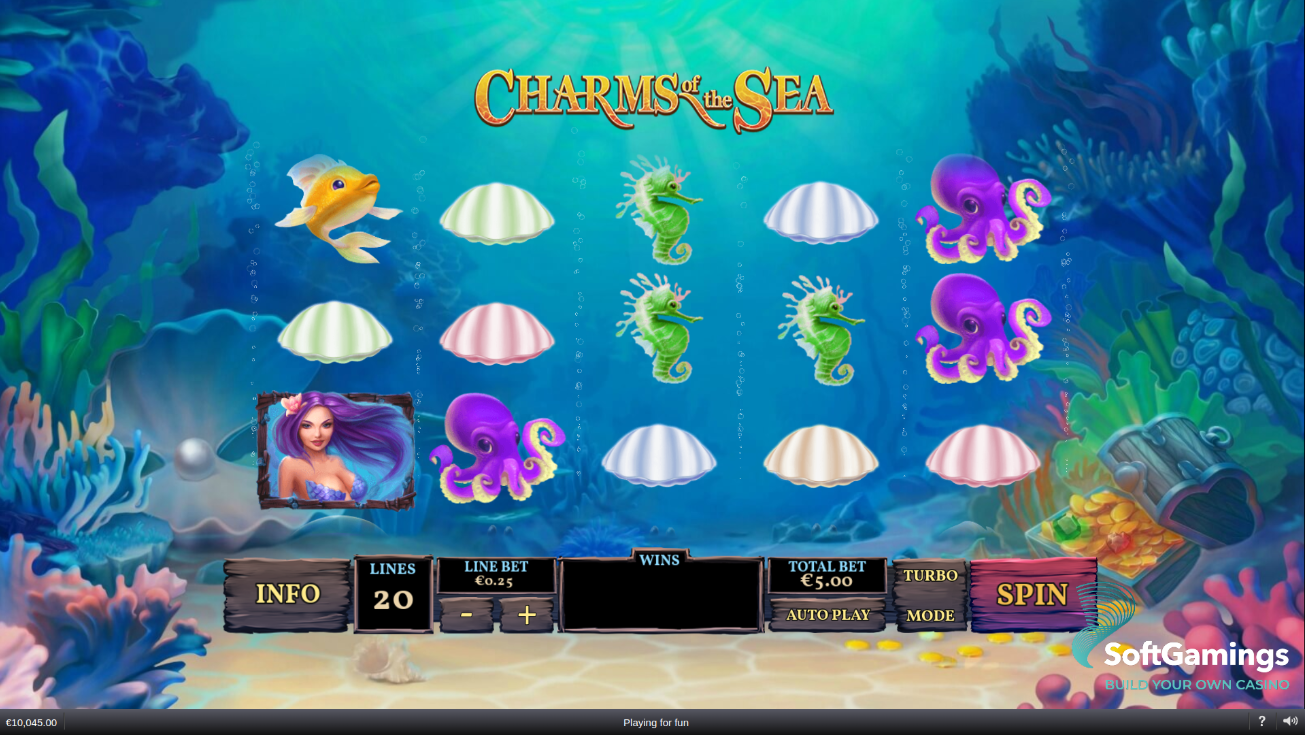Decrease line bet with minus button

click(466, 614)
